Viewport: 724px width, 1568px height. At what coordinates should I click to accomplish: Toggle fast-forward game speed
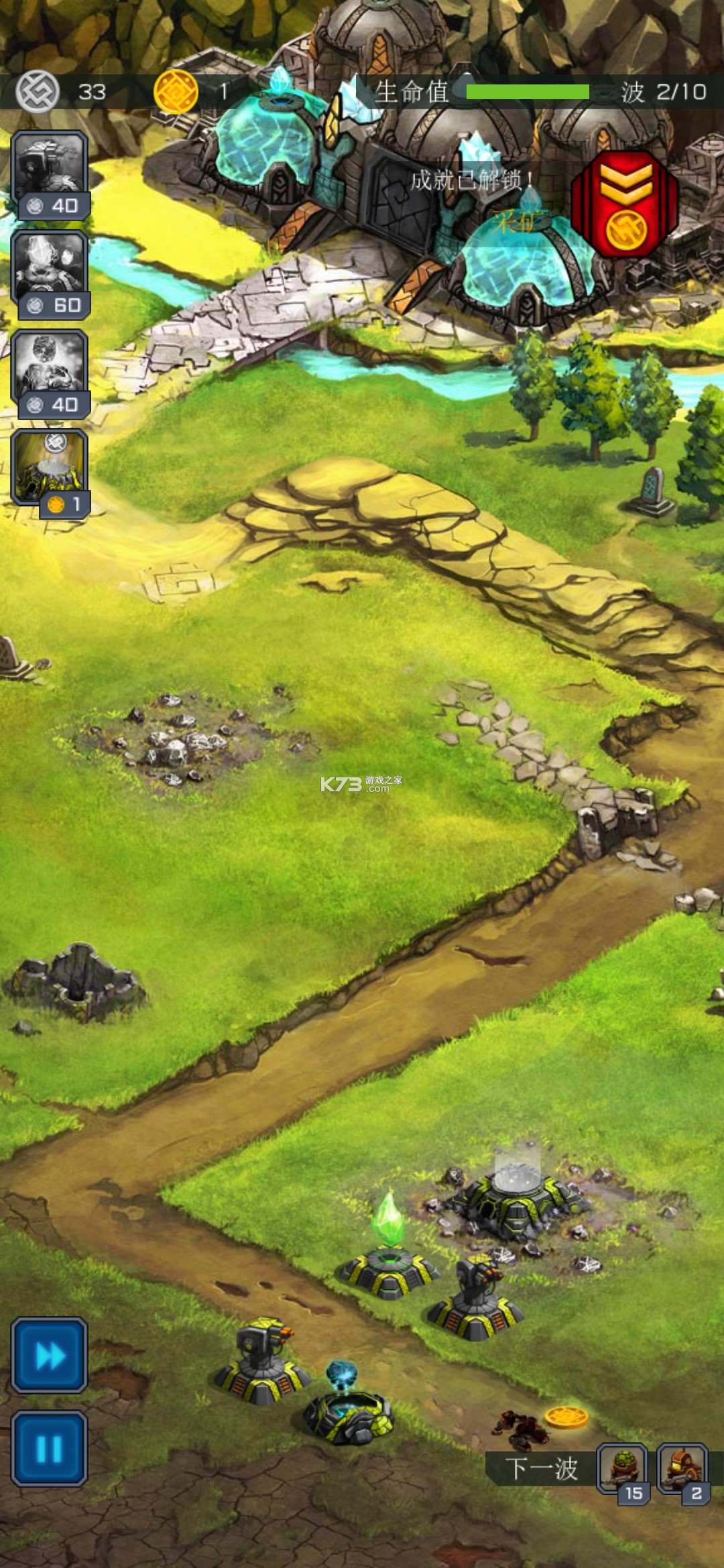[50, 1356]
